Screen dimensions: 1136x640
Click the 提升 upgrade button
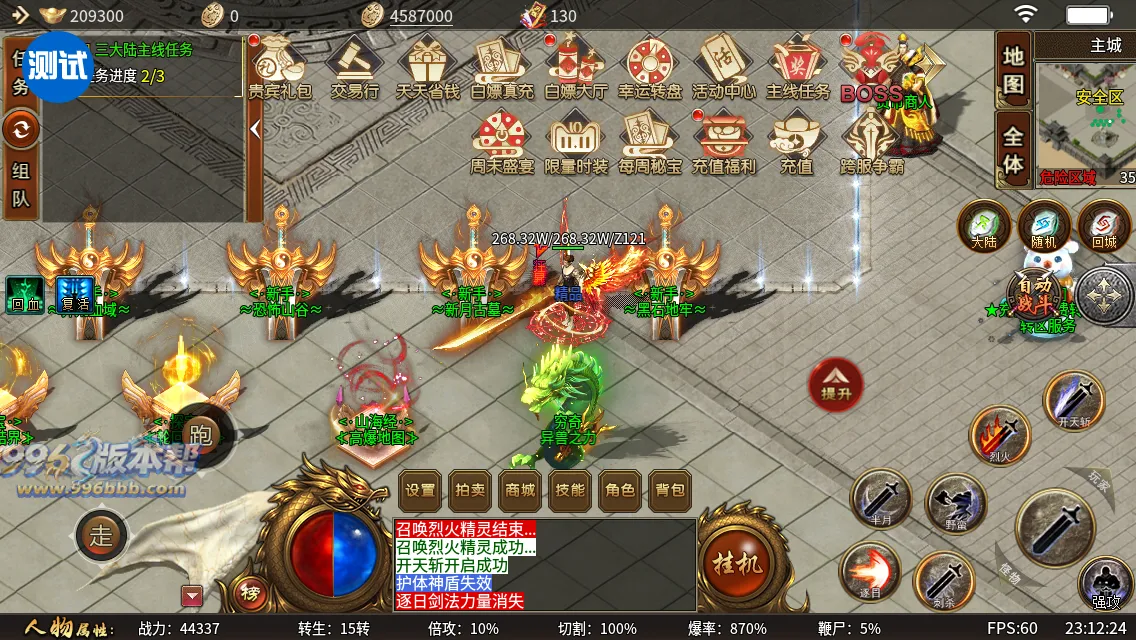[x=835, y=384]
